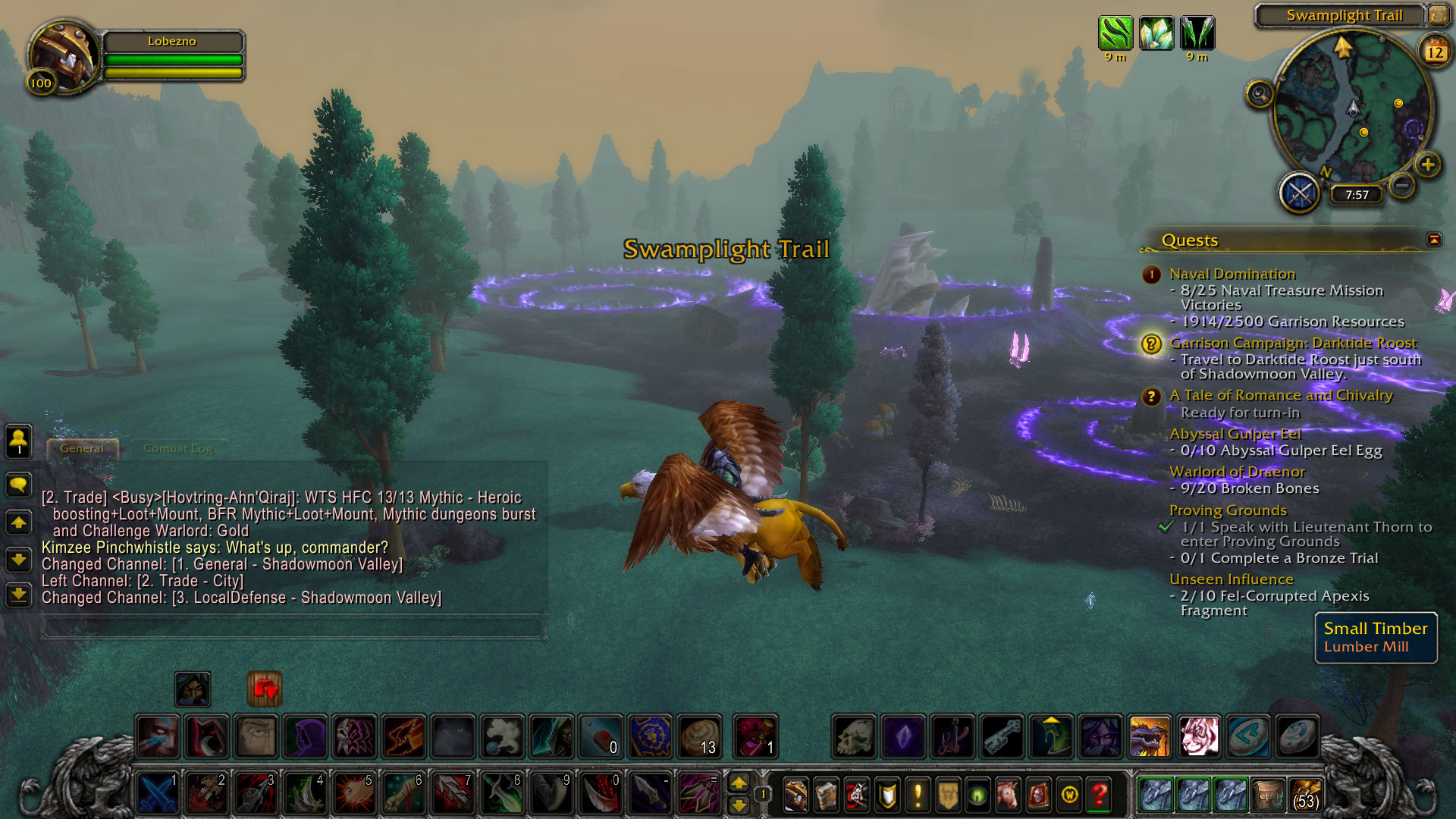Image resolution: width=1456 pixels, height=819 pixels.
Task: Click the minimap zoom-out minus button
Action: tap(1403, 184)
